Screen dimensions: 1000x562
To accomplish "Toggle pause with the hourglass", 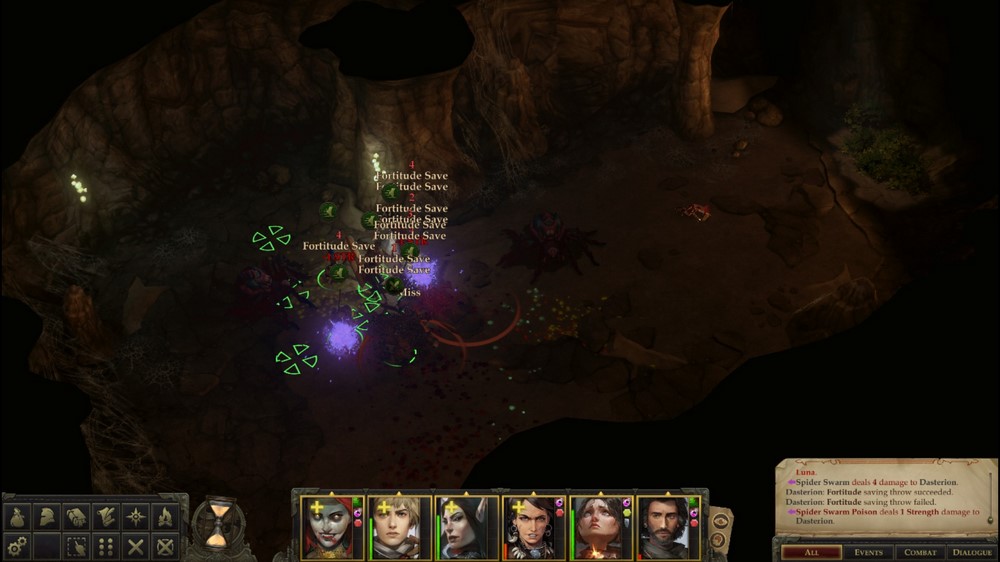I will (x=216, y=524).
